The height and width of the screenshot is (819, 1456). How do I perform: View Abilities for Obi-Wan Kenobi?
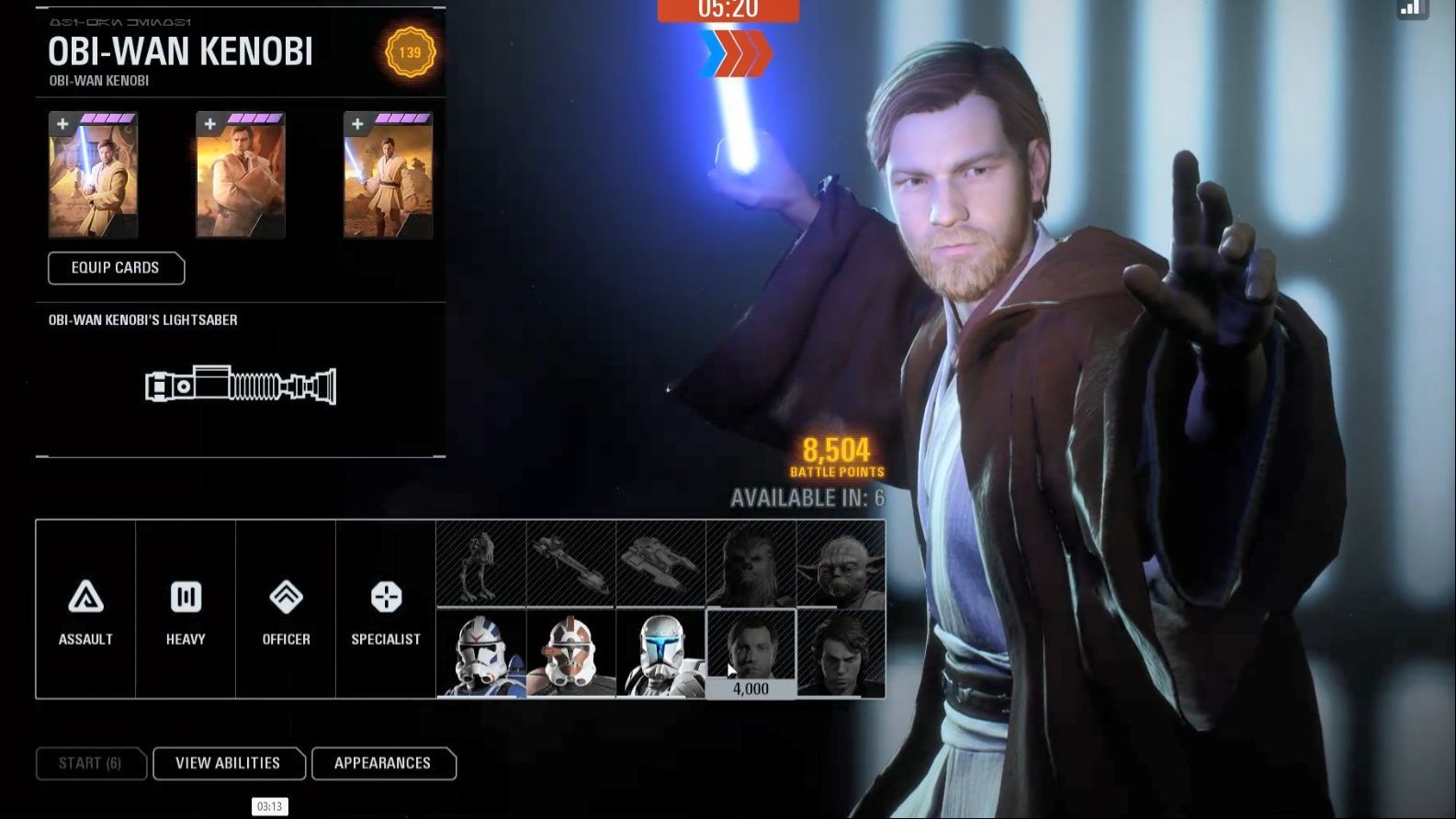pos(228,763)
